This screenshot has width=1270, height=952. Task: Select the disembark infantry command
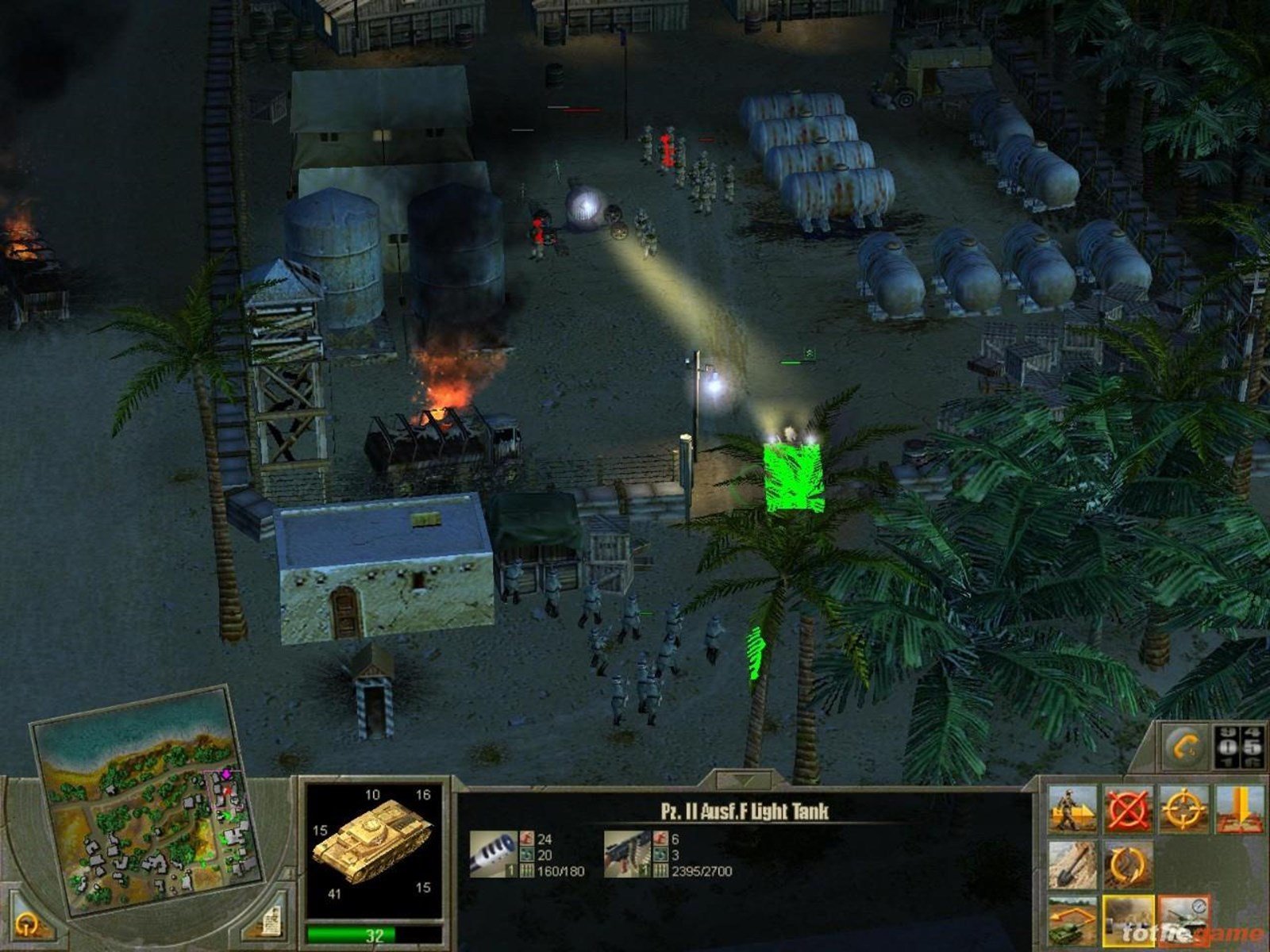coord(1073,809)
